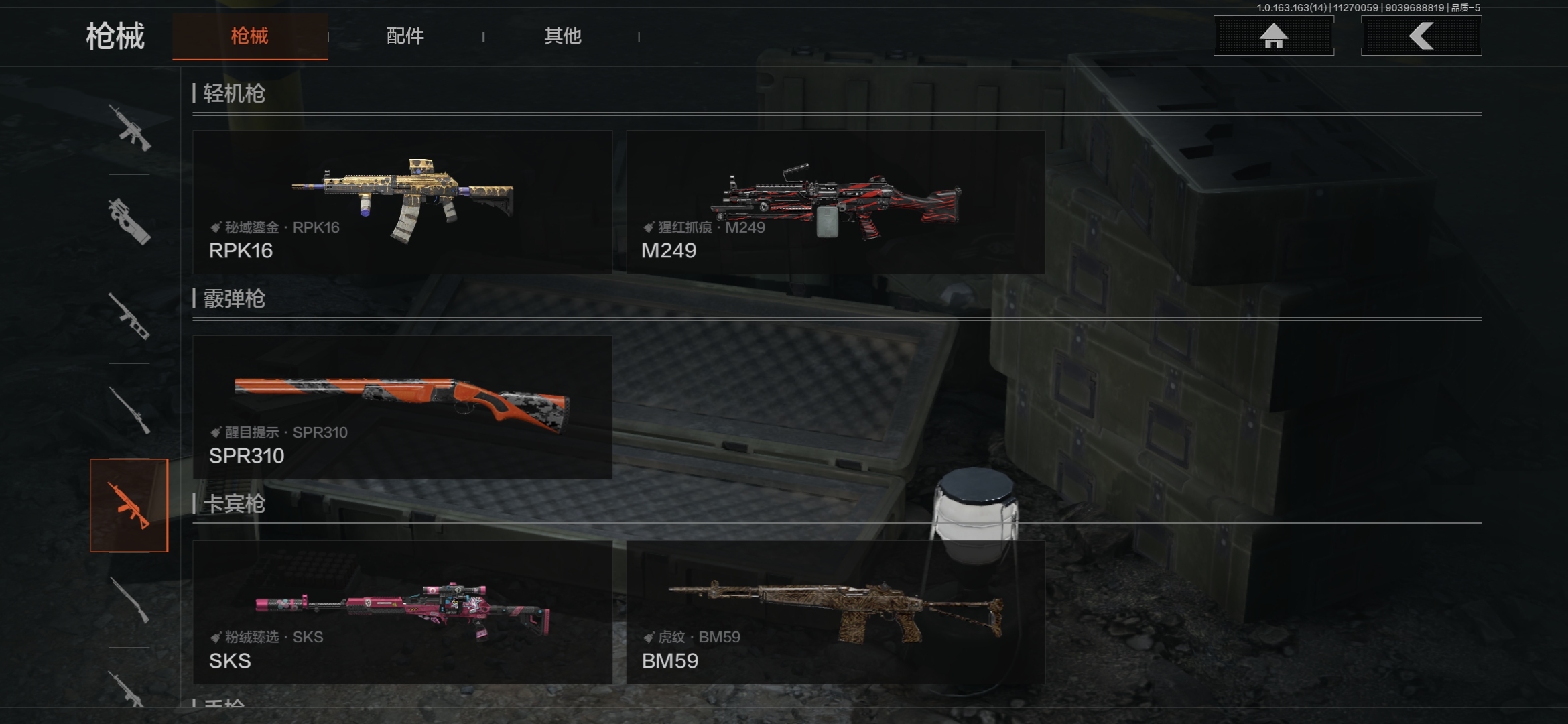Select the 枪械 firearms tab
Viewport: 1568px width, 724px height.
(x=250, y=36)
